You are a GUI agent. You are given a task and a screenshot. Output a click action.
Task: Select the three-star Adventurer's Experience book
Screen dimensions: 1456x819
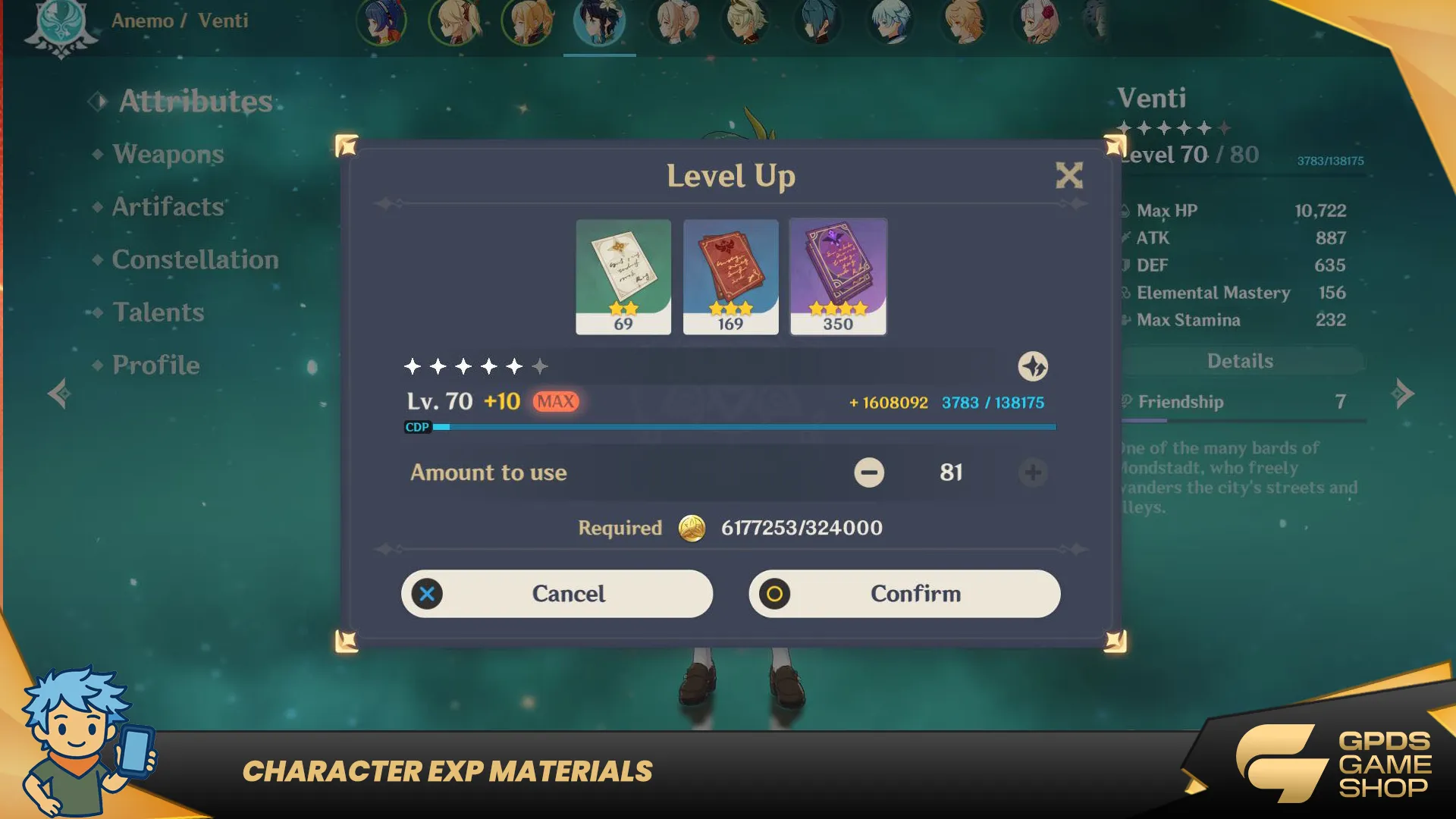(730, 277)
